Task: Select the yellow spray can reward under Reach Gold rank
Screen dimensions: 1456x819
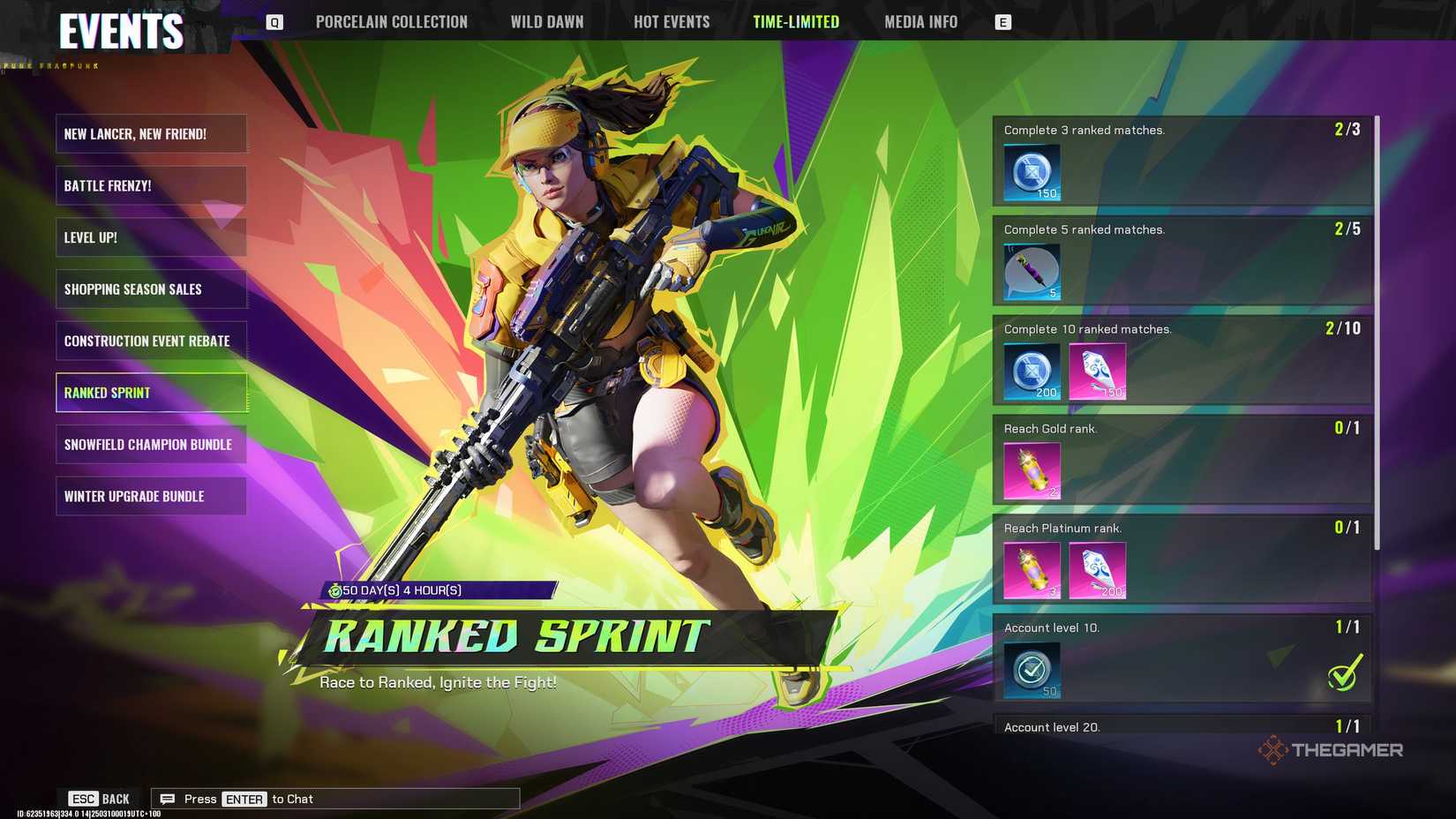Action: click(x=1031, y=470)
